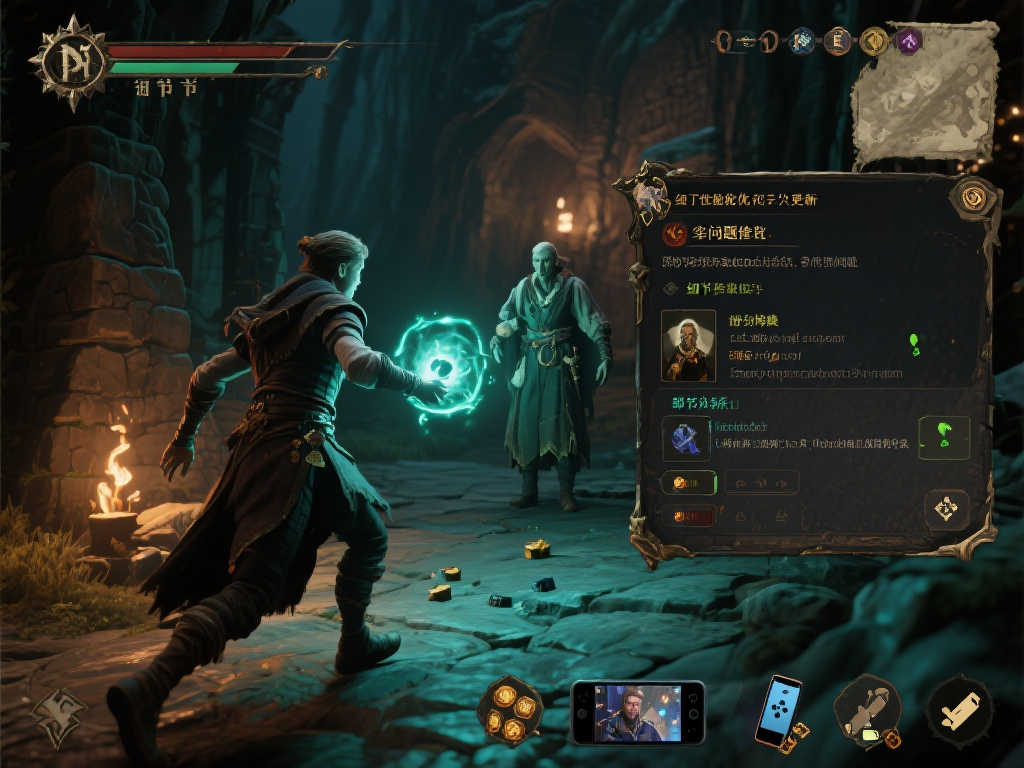Screen dimensions: 1024x768
Task: Choose the blue crystal item slot
Action: [686, 438]
